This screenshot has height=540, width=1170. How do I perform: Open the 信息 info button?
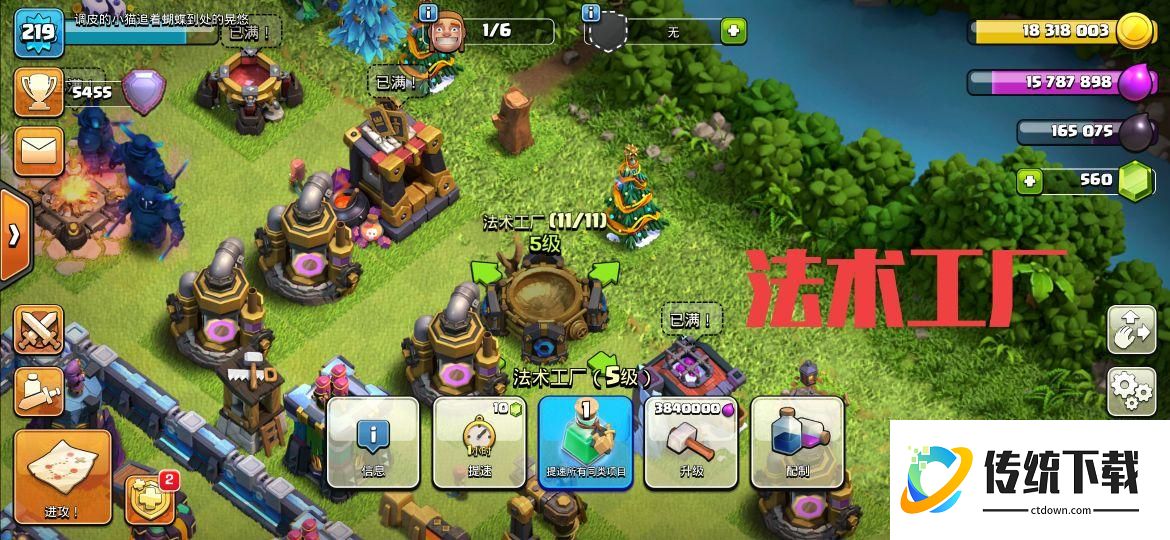(x=373, y=442)
